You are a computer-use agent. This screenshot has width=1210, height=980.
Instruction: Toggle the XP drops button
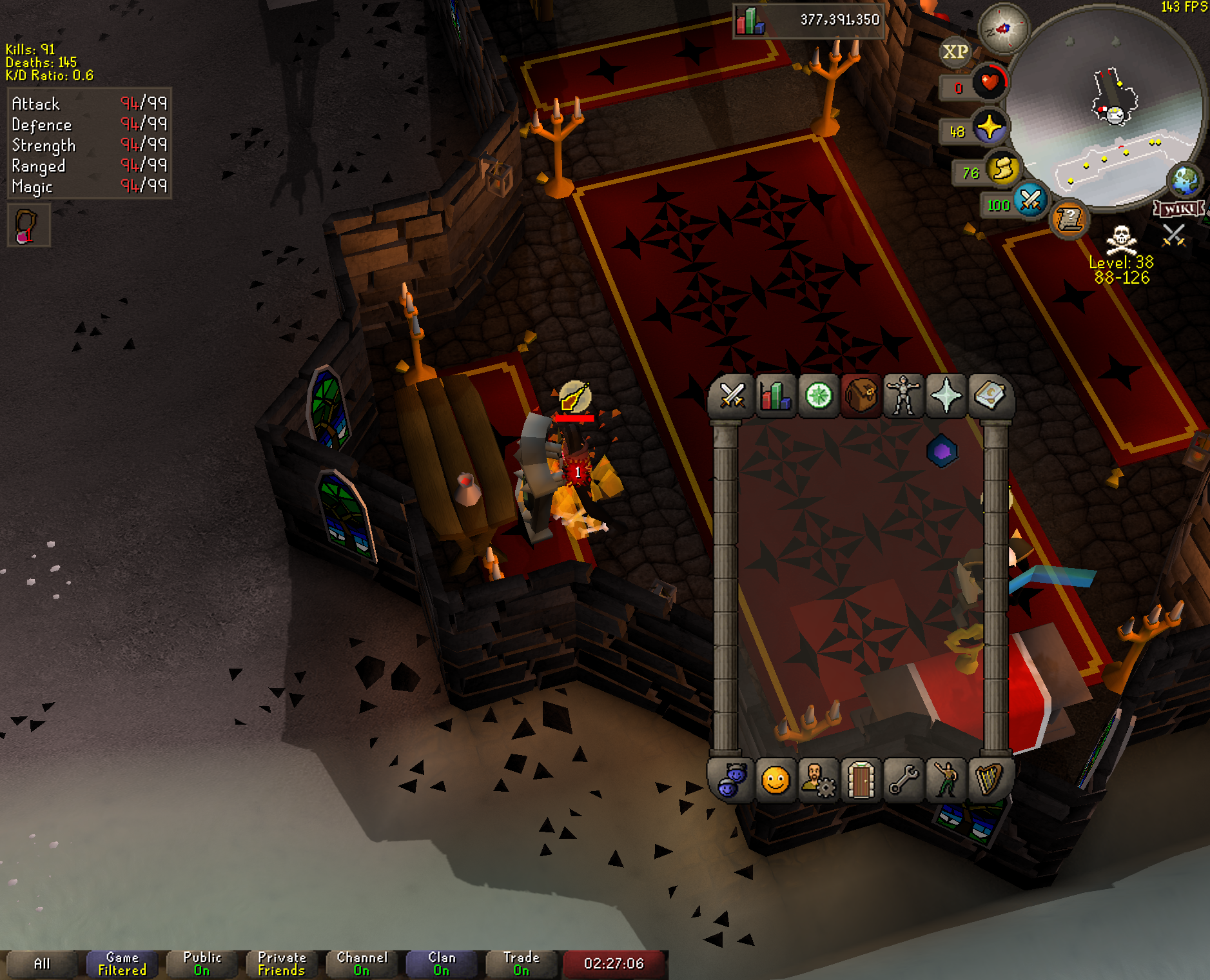click(955, 52)
